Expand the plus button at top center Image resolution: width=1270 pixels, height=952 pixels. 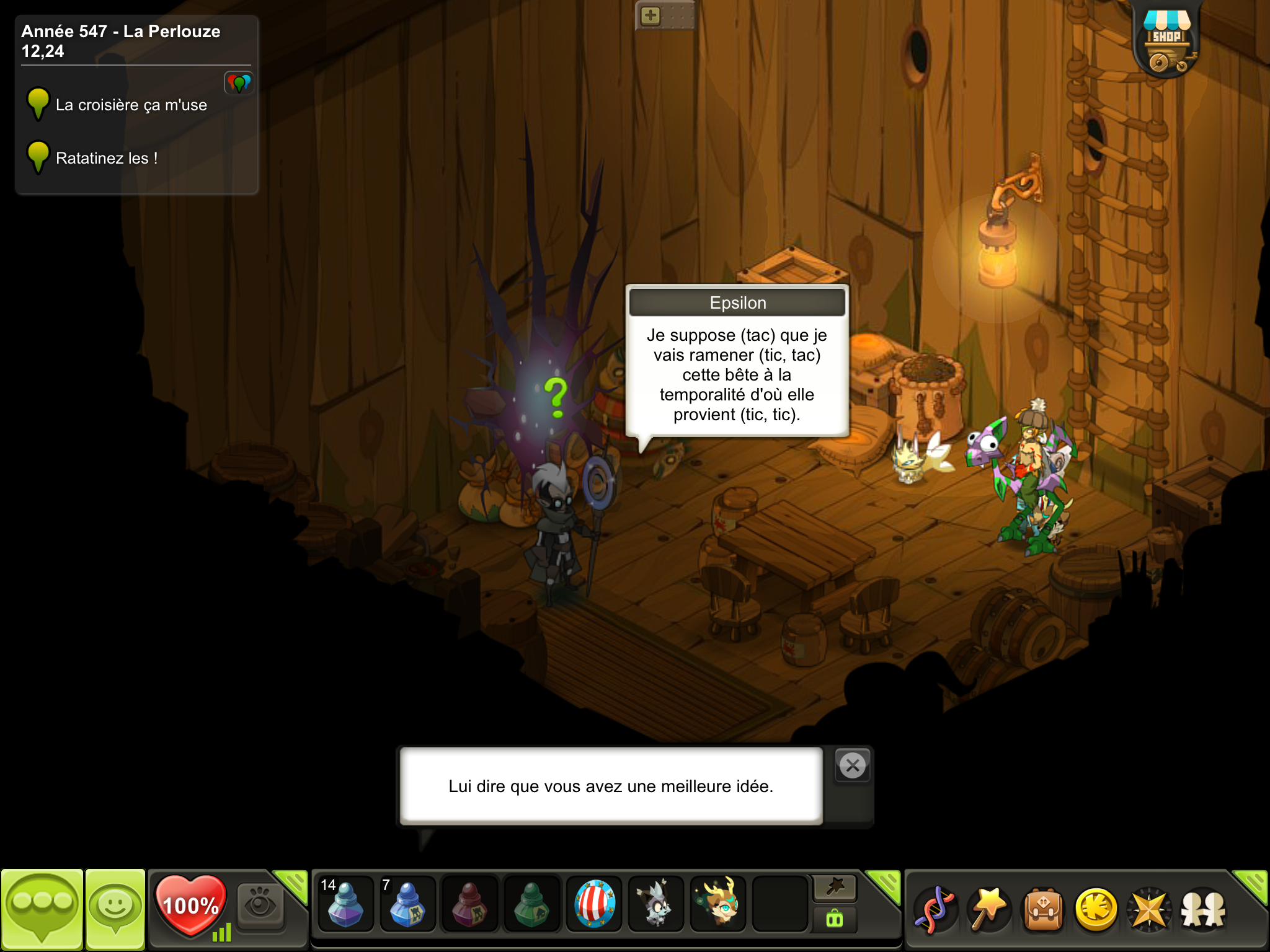click(x=651, y=15)
